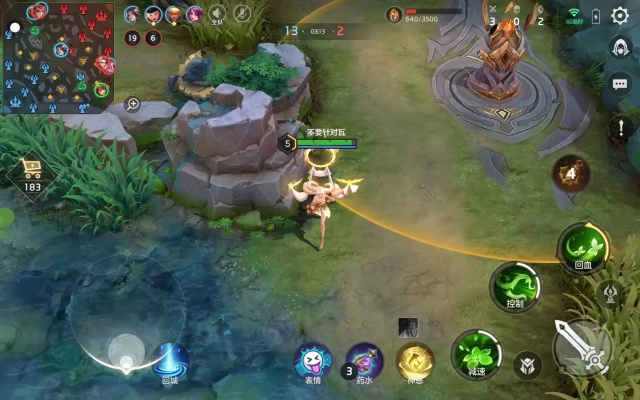Tap the 回城 recall button
The width and height of the screenshot is (640, 400).
[170, 360]
